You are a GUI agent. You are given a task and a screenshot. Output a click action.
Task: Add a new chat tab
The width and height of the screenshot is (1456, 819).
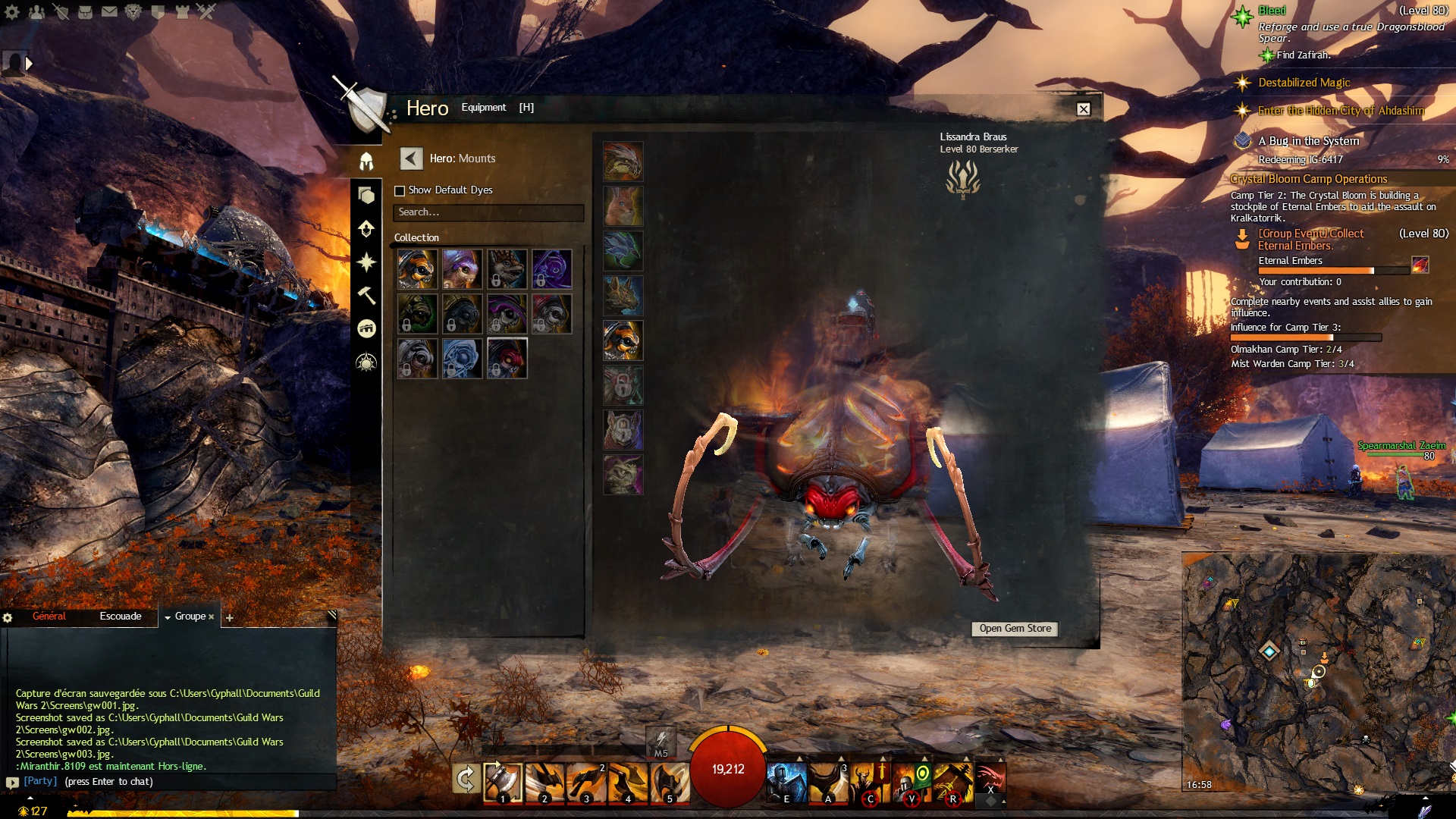coord(230,618)
